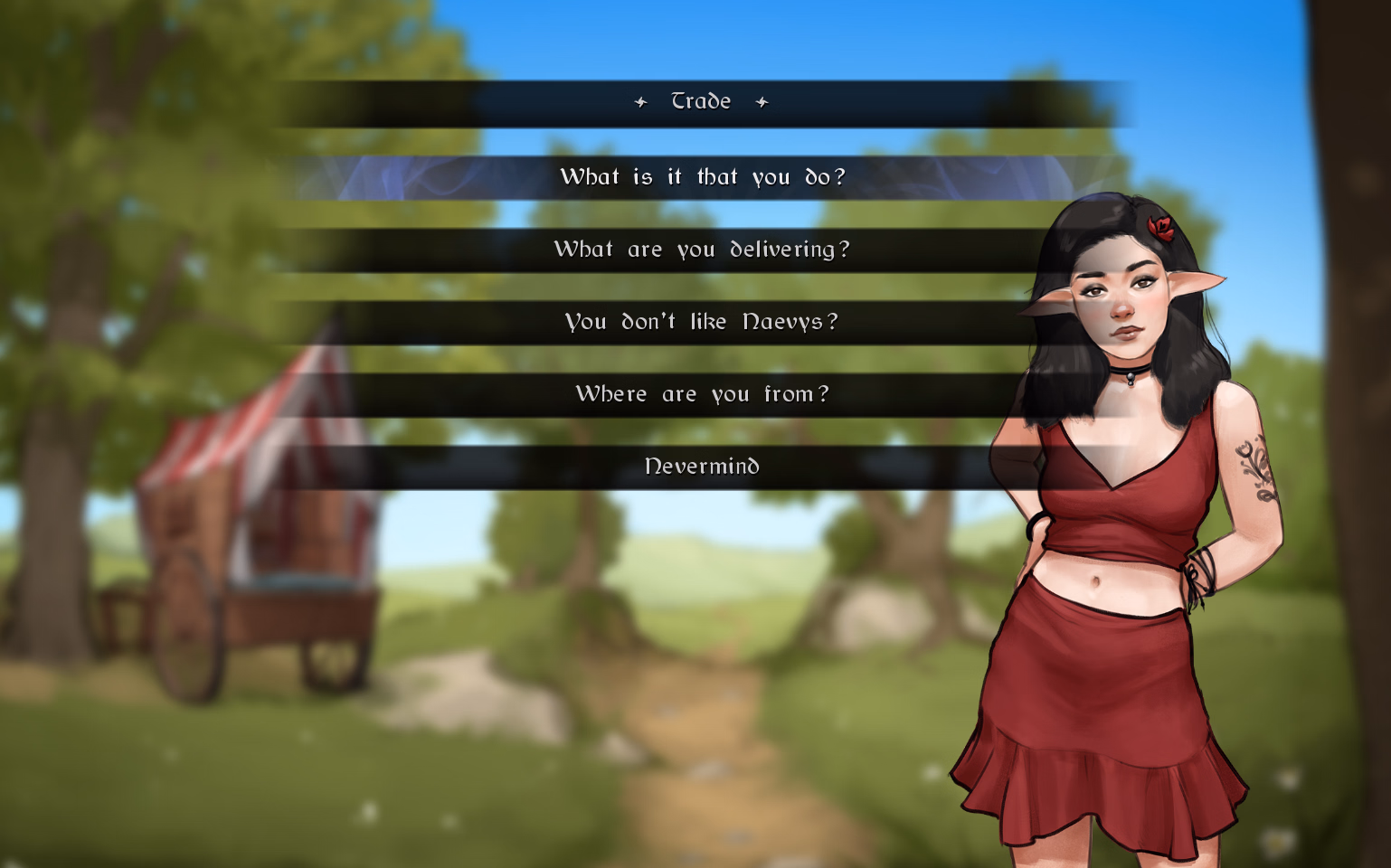Image resolution: width=1391 pixels, height=868 pixels.
Task: Ask "What is it that you do?"
Action: pos(702,177)
